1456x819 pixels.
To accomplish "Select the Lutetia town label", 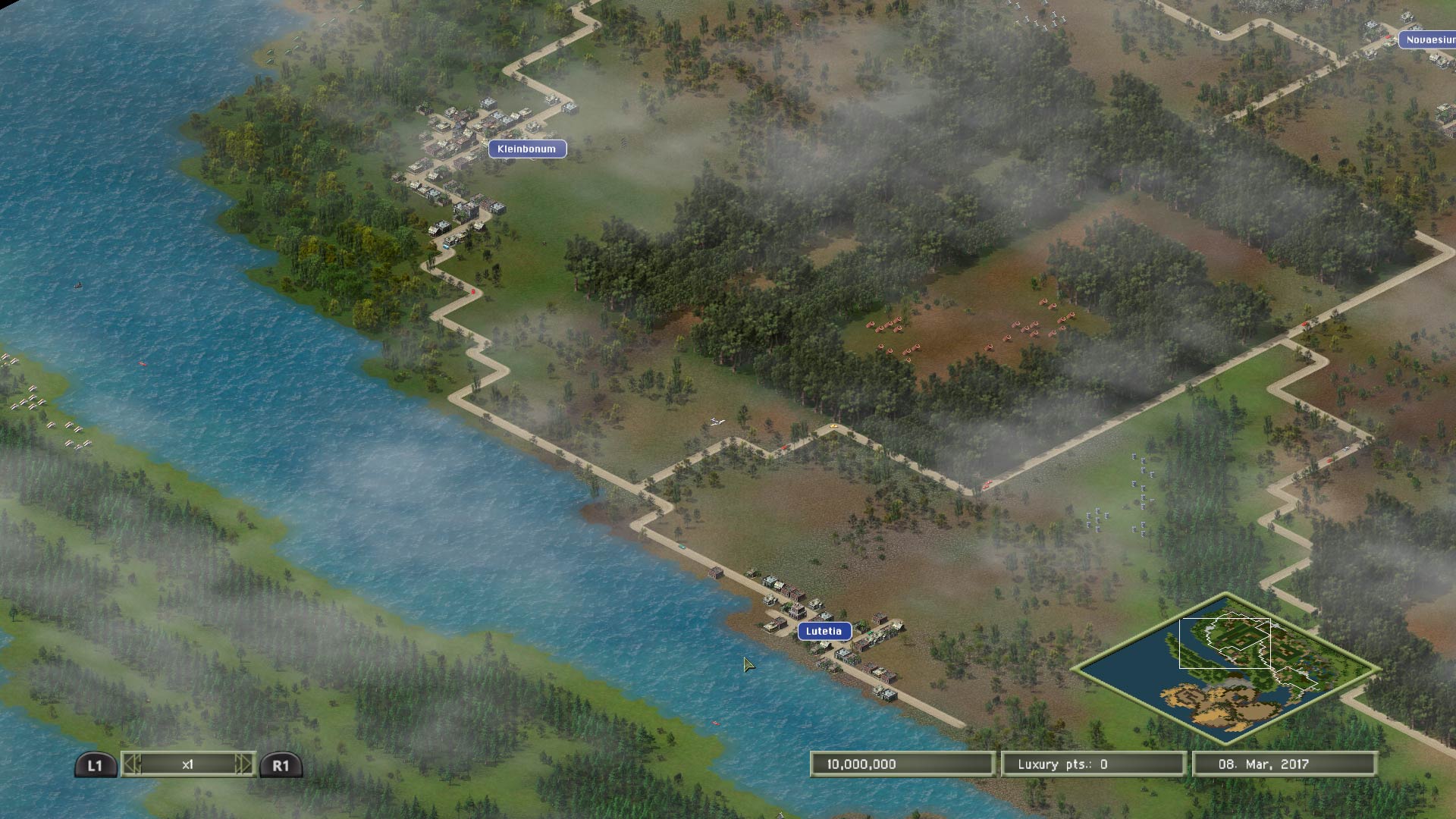I will [x=826, y=629].
